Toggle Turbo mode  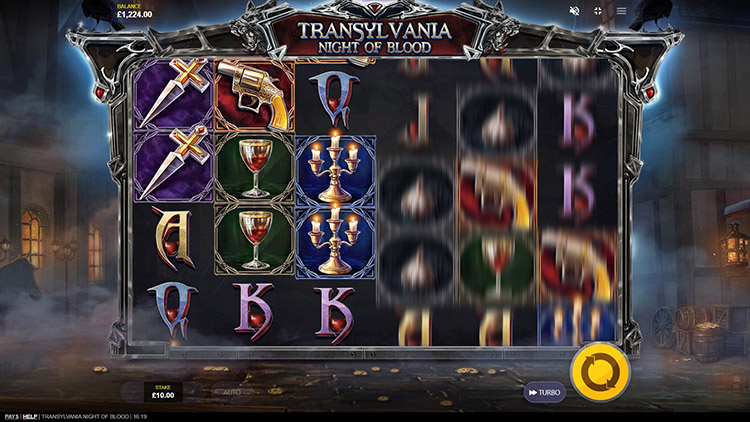click(x=545, y=393)
